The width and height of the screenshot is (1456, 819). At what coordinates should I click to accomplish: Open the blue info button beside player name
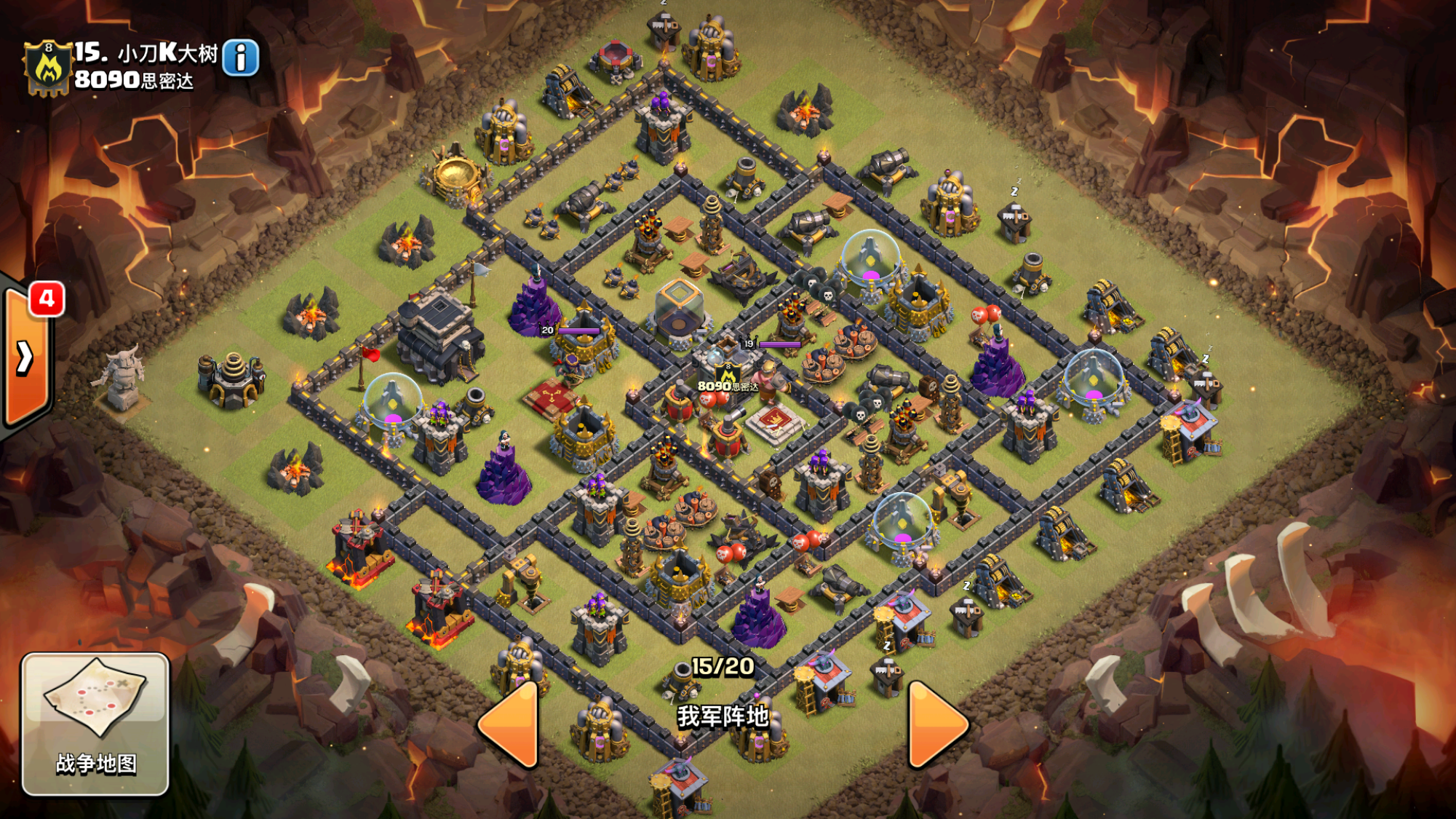240,58
